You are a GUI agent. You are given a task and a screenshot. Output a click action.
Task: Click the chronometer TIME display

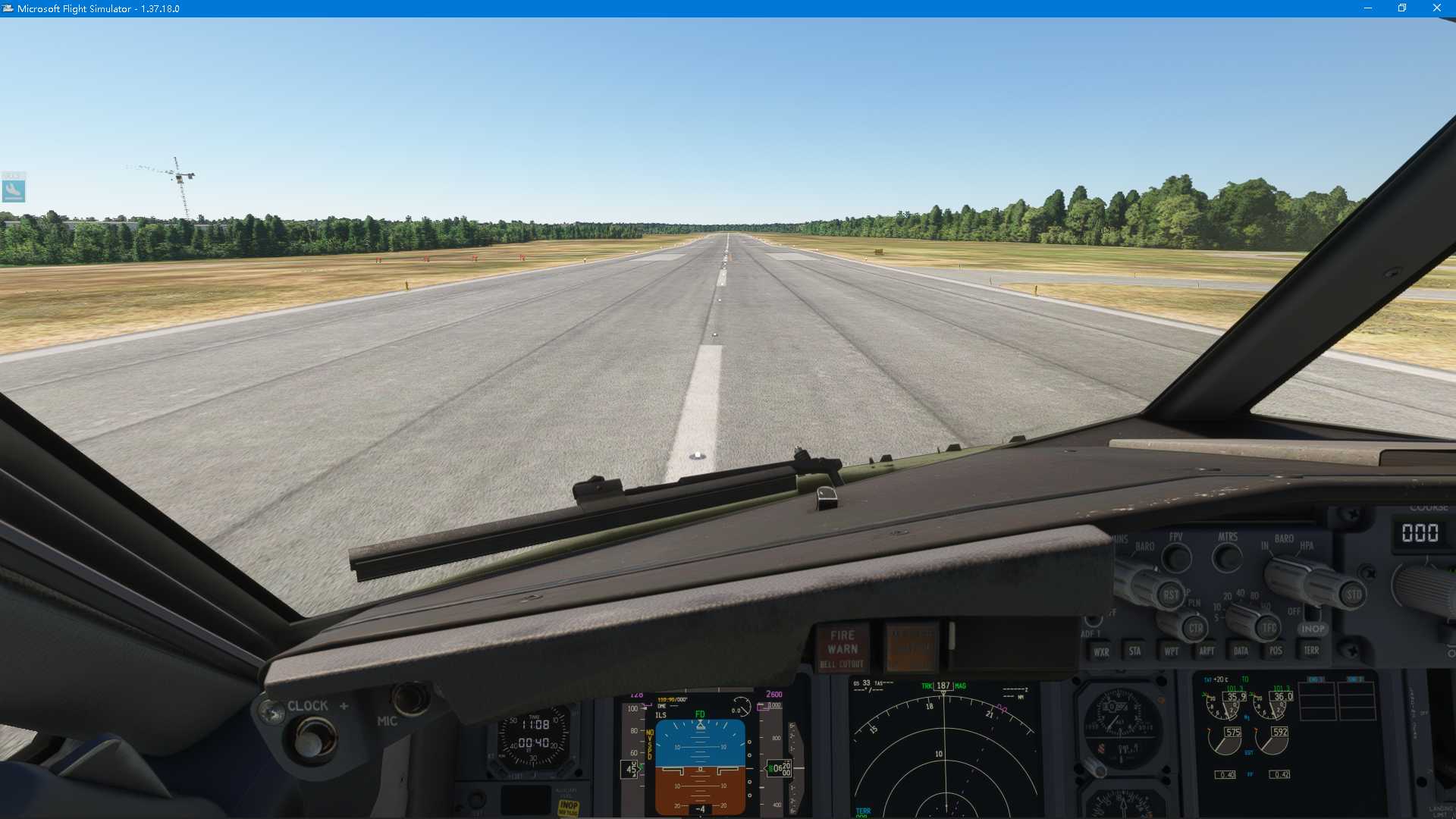point(535,719)
